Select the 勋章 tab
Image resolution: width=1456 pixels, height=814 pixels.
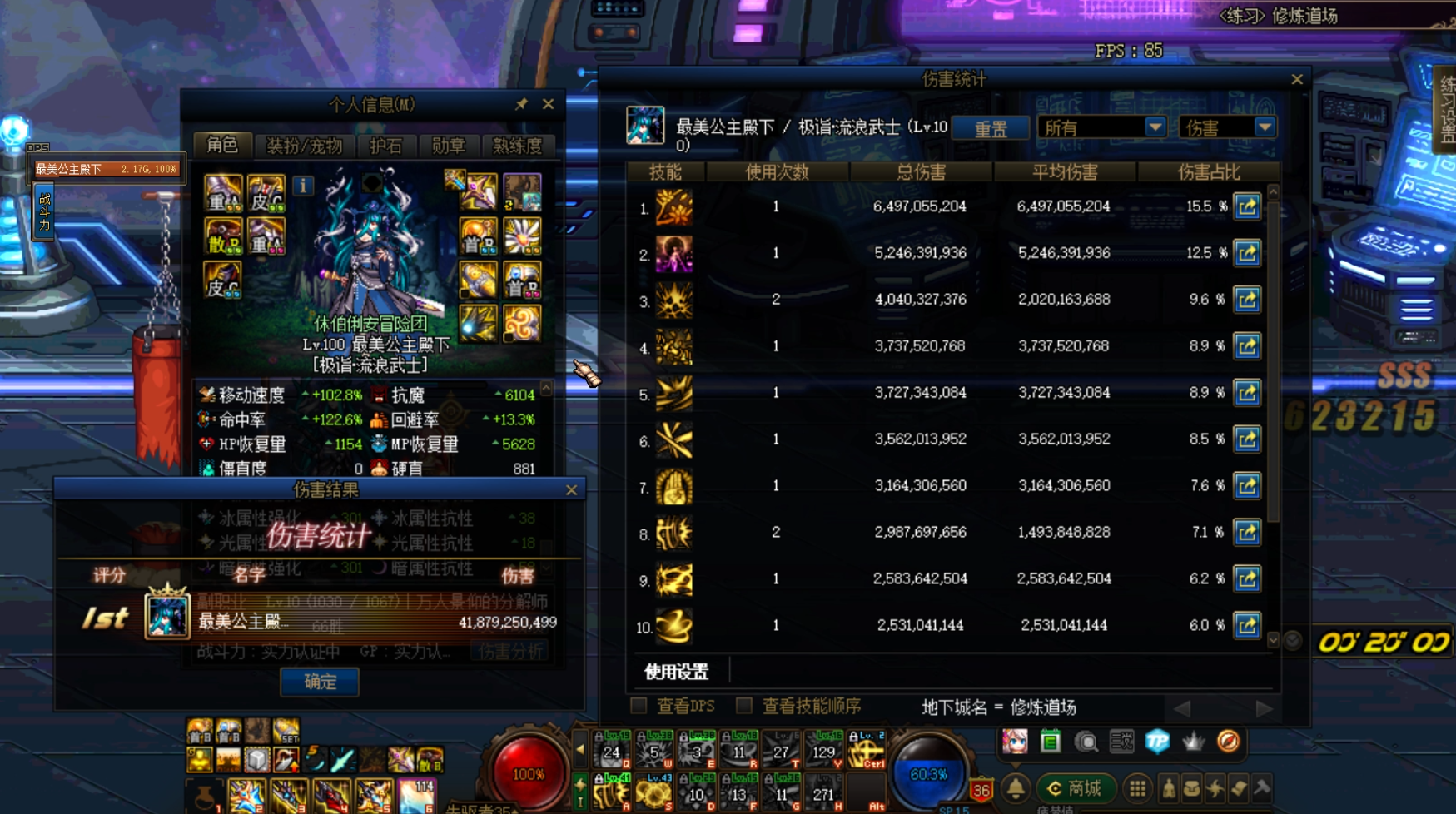click(449, 146)
